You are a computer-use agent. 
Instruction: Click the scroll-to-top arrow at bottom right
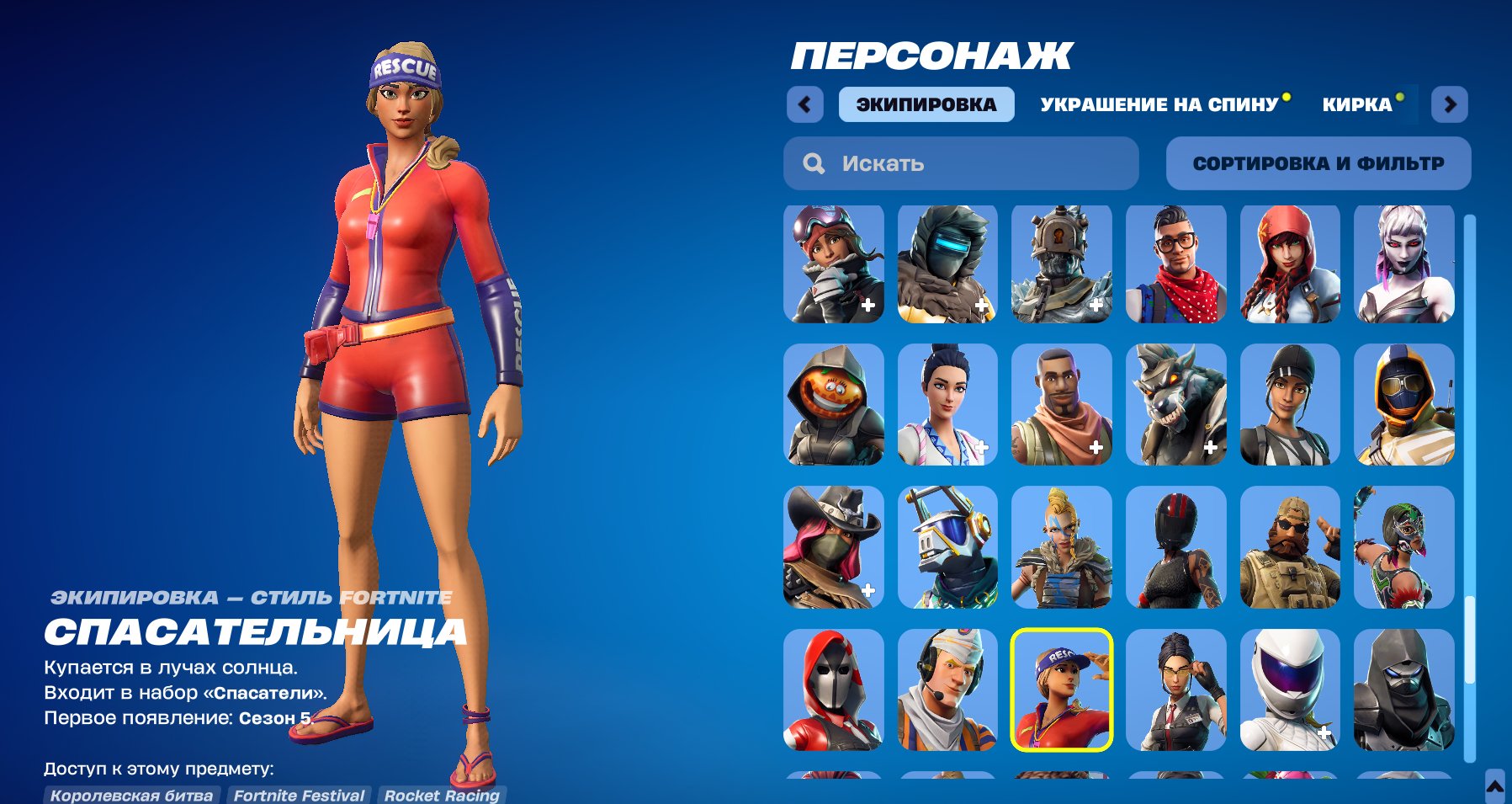(1496, 788)
